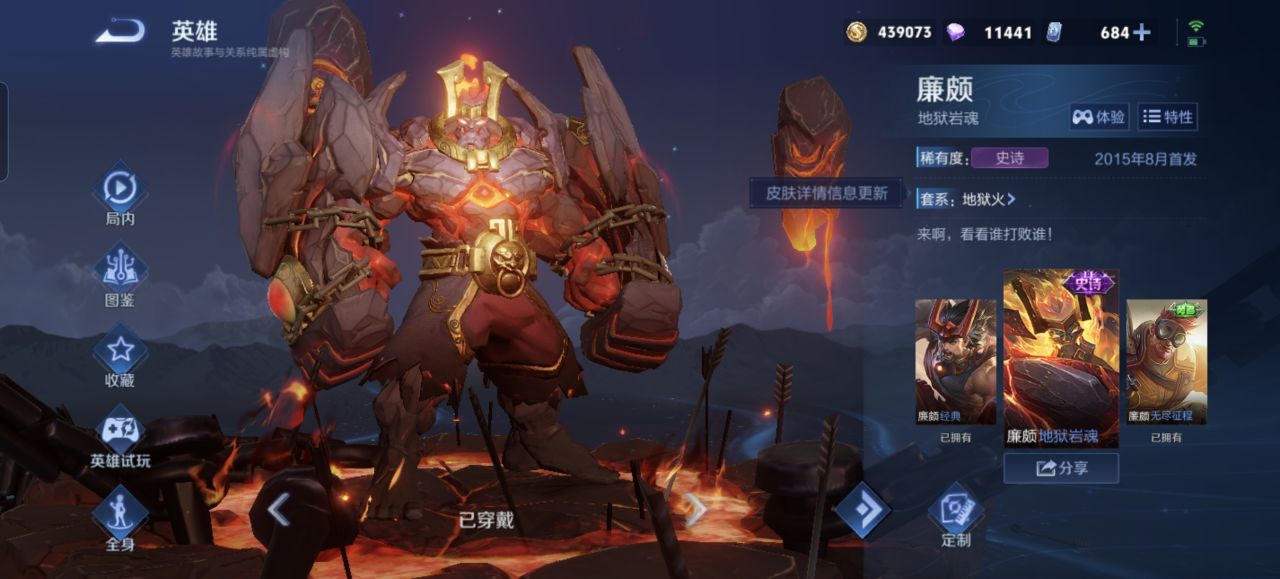Go back using the return arrow
1280x579 pixels.
[x=119, y=33]
